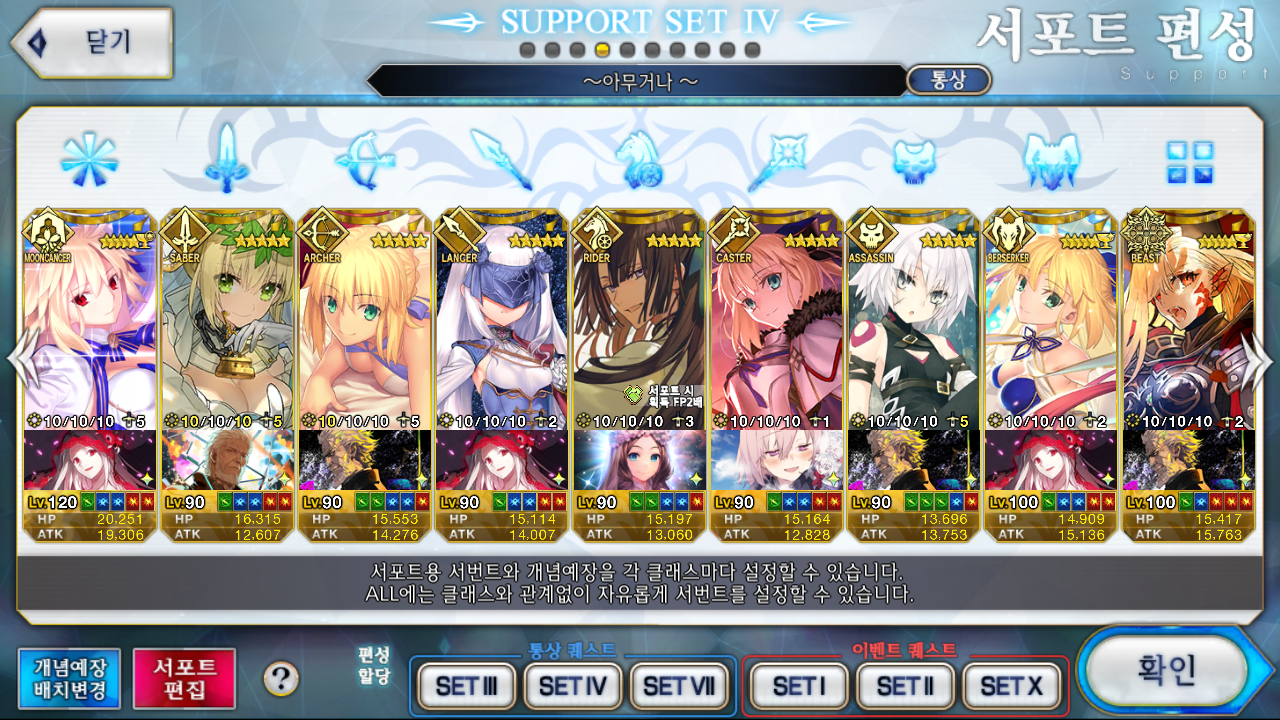
Task: Toggle the 통상 label beside the set name
Action: (948, 80)
